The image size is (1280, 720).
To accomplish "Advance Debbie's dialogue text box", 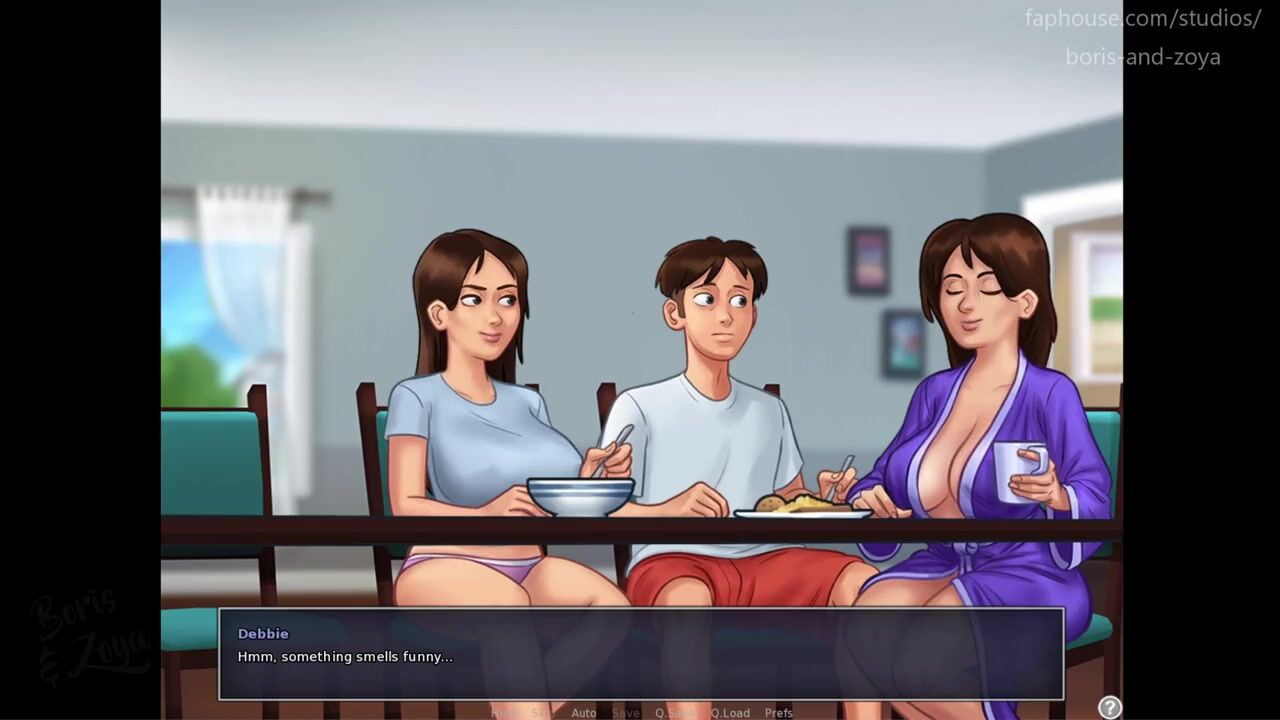I will (640, 654).
